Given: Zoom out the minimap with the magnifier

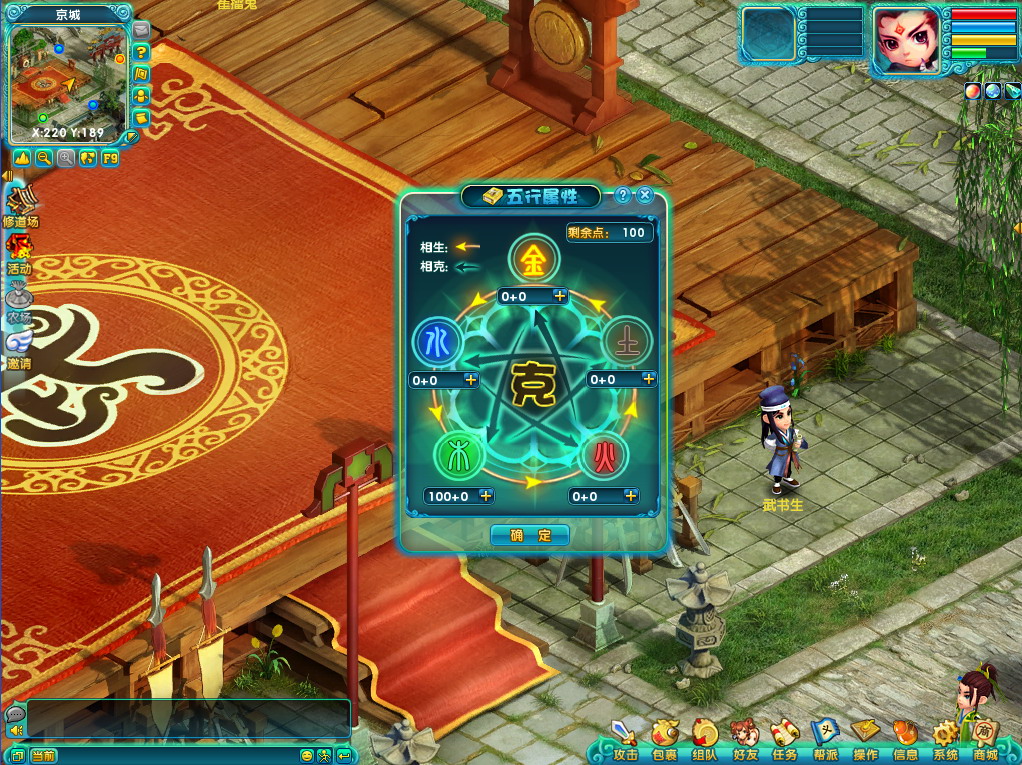Looking at the screenshot, I should pyautogui.click(x=44, y=158).
